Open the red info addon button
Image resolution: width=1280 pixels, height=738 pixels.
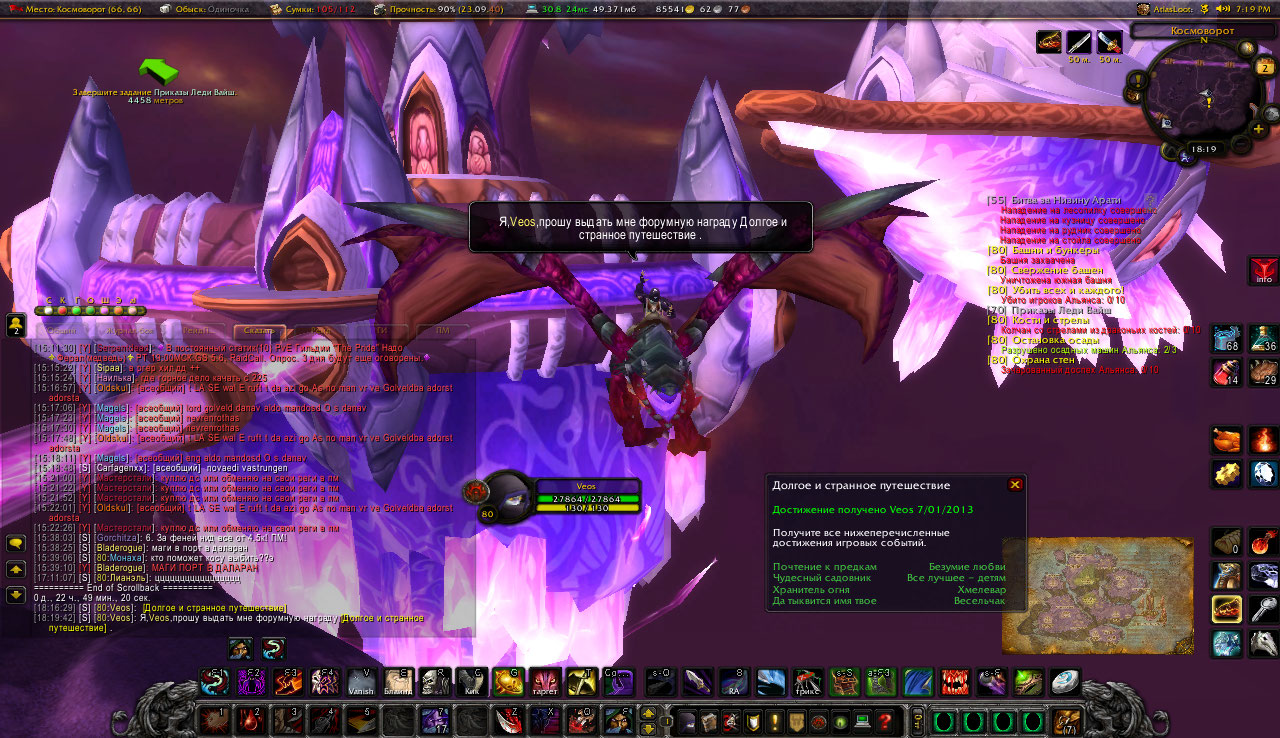(1263, 271)
